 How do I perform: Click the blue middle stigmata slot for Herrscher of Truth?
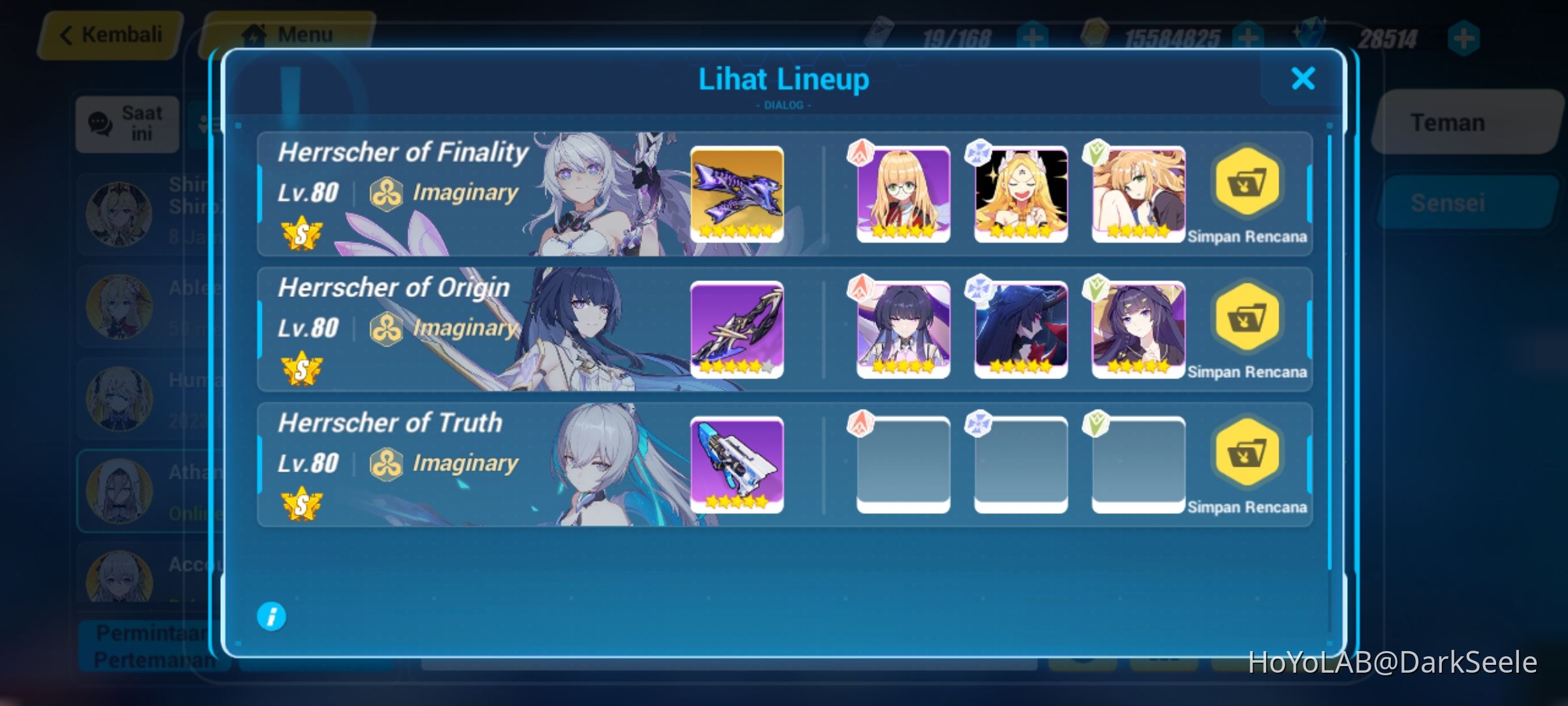(x=1021, y=464)
